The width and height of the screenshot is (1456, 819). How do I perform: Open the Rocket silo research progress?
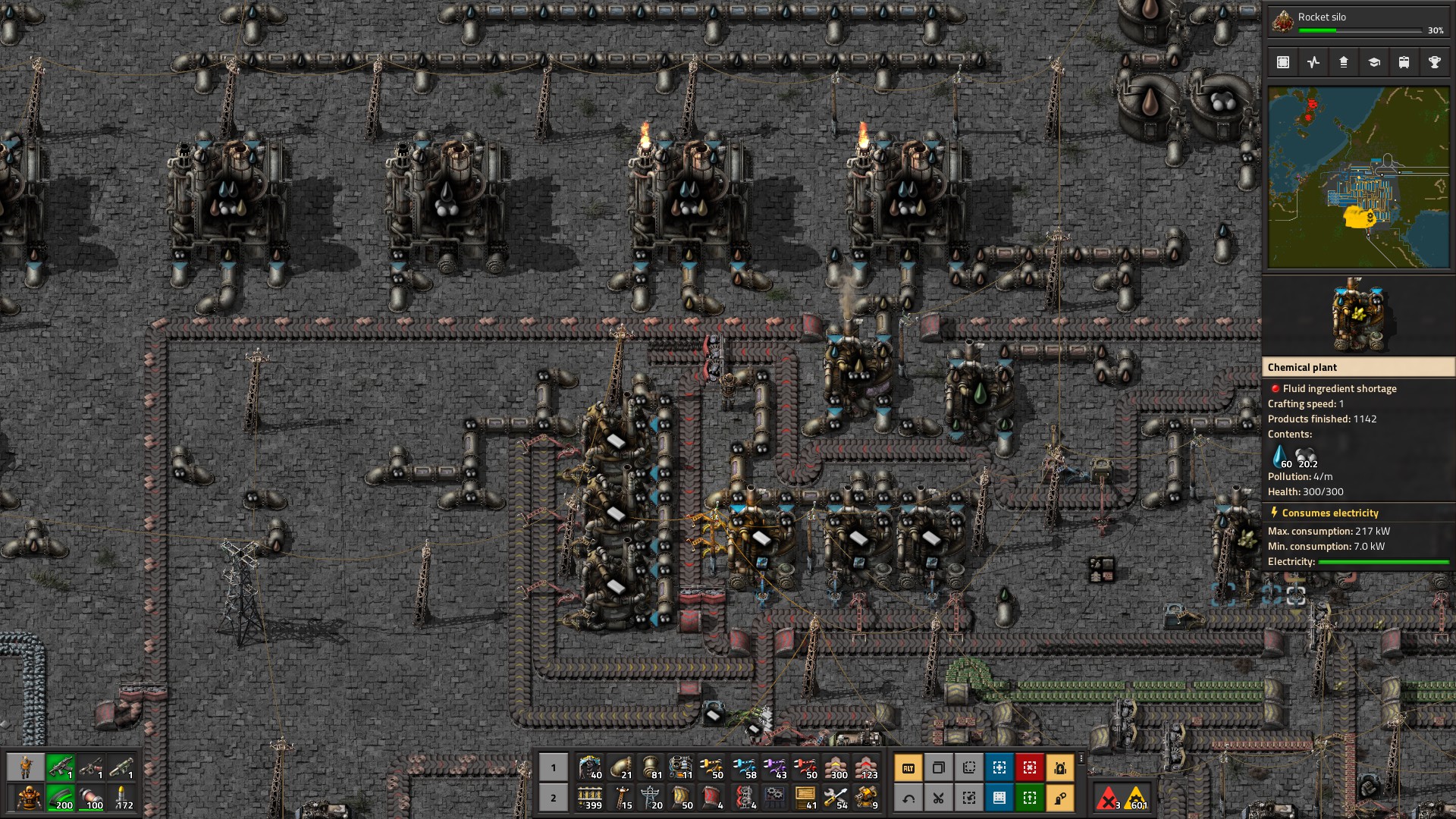1357,23
